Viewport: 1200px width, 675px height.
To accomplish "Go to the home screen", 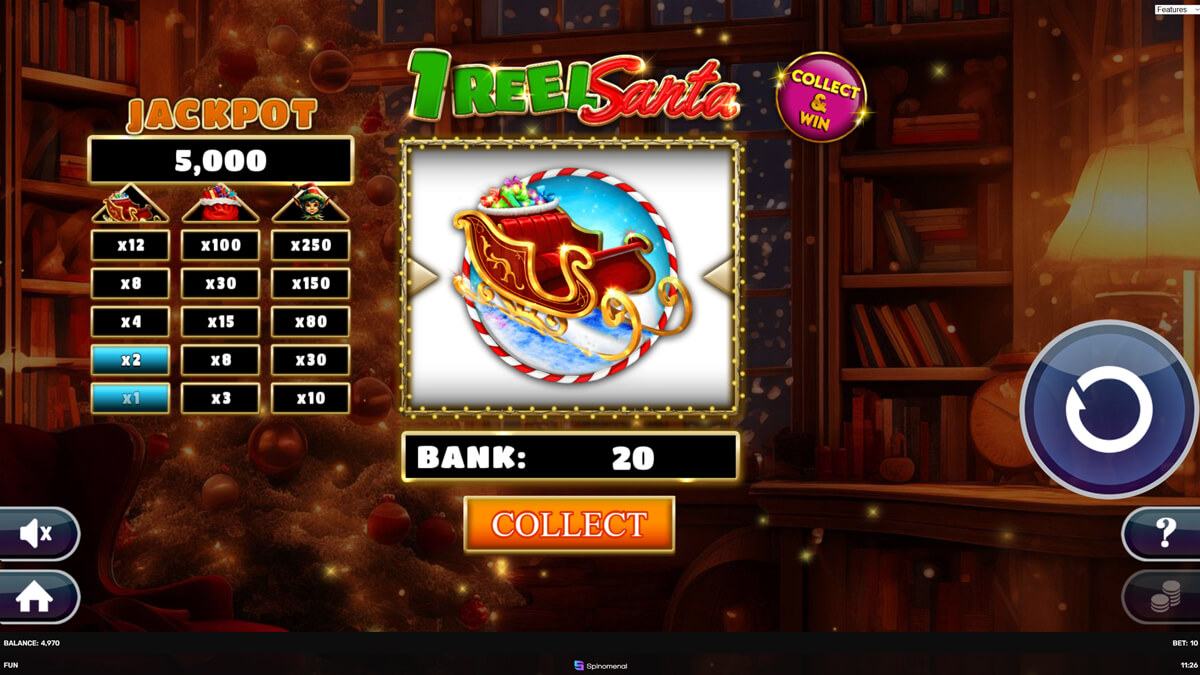I will click(x=35, y=597).
